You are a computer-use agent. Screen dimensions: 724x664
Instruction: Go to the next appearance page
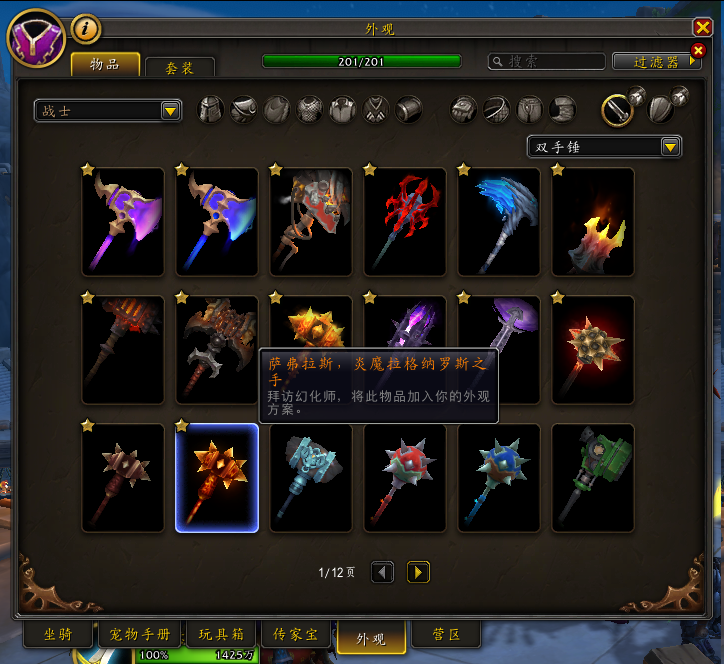(x=418, y=572)
